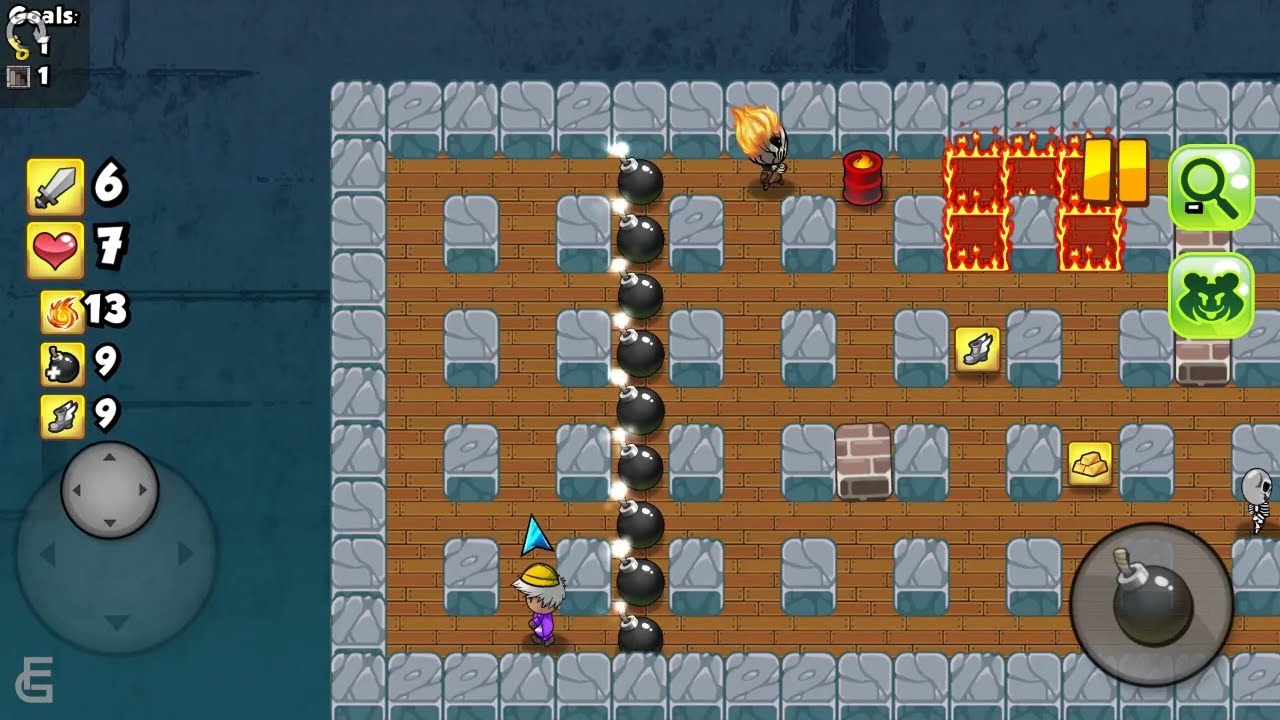
Task: Tap the winged boot speed stat icon
Action: pos(62,415)
